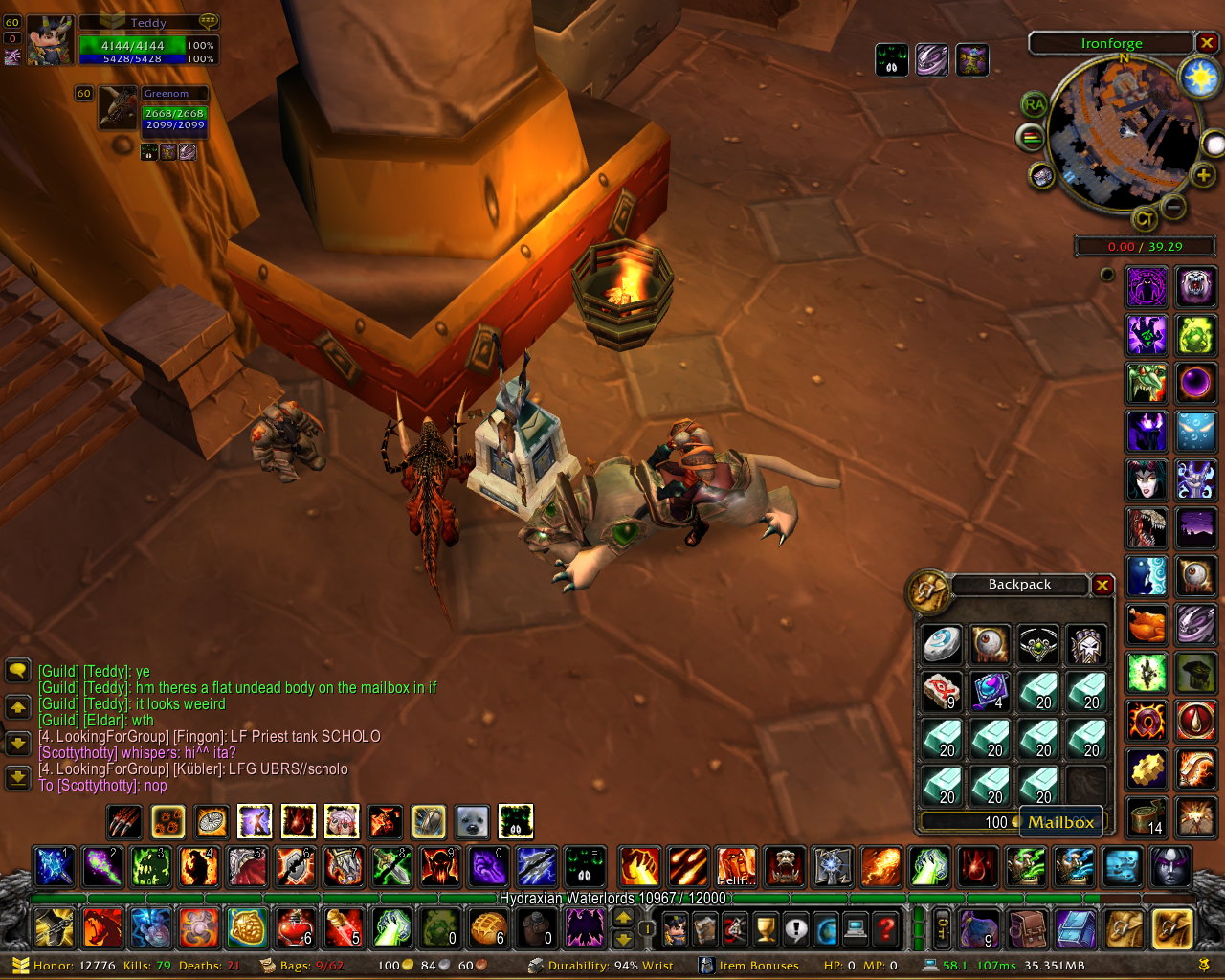Open the RA addon minimap button
The width and height of the screenshot is (1225, 980).
coord(1034,104)
